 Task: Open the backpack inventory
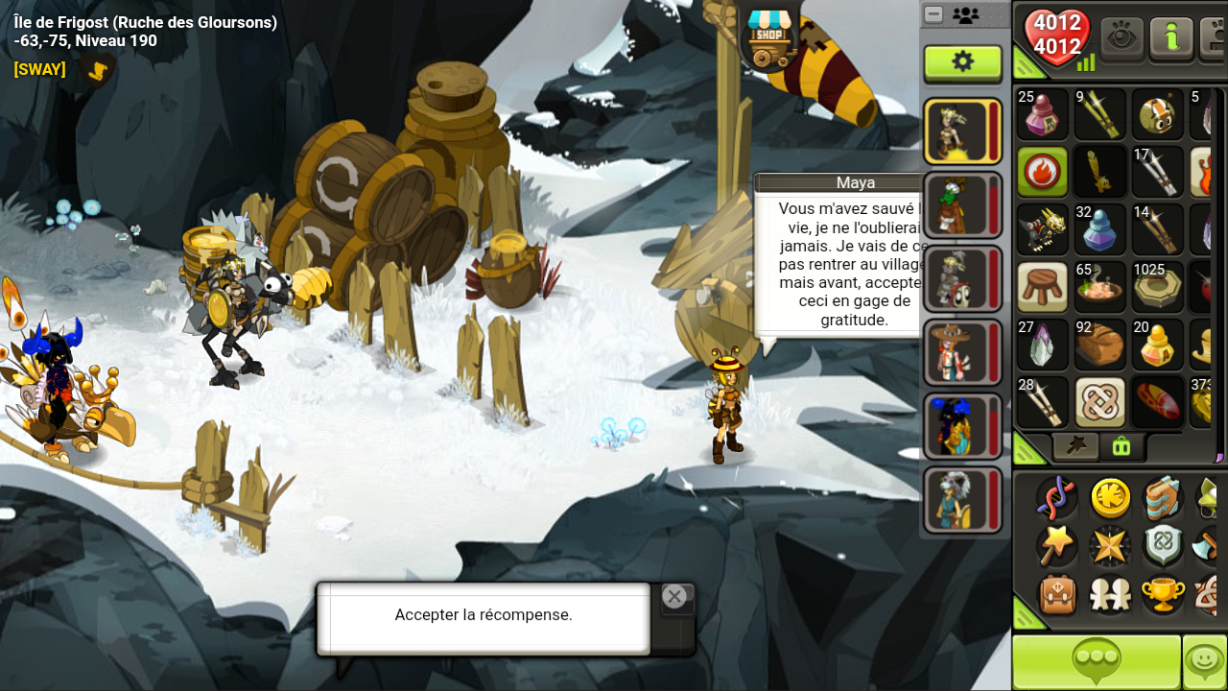tap(1056, 595)
